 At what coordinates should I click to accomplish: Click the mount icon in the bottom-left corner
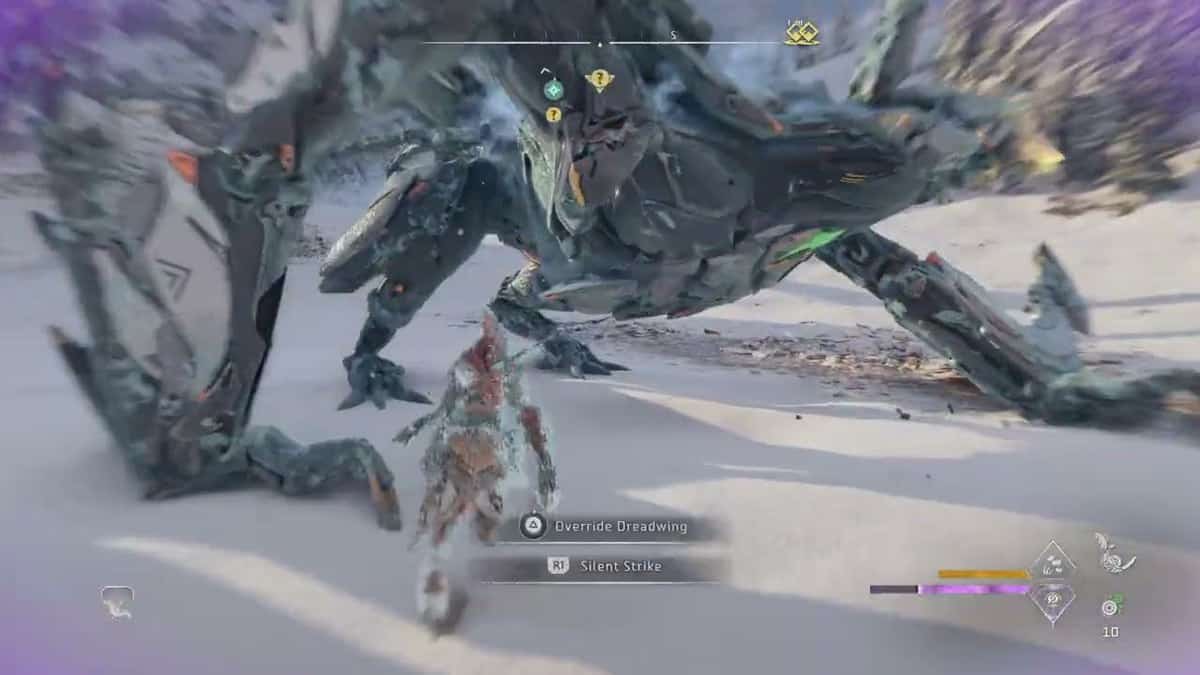tap(116, 600)
